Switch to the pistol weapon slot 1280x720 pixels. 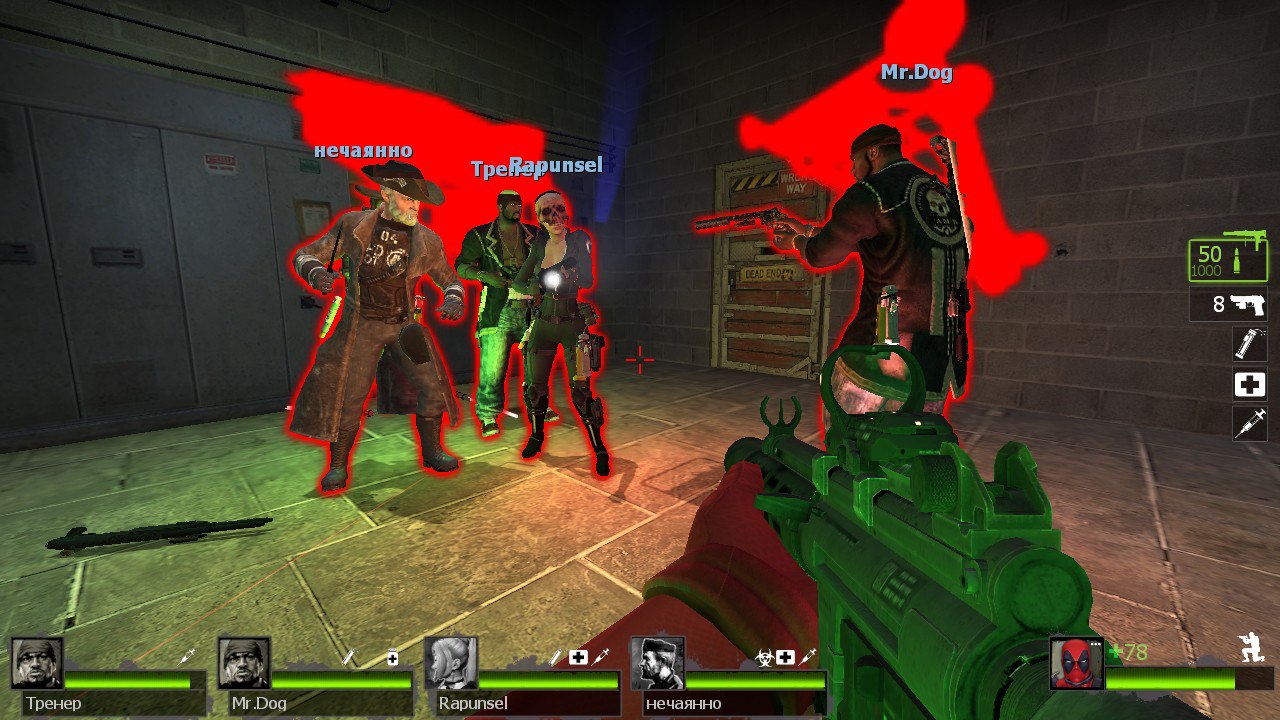pyautogui.click(x=1229, y=304)
